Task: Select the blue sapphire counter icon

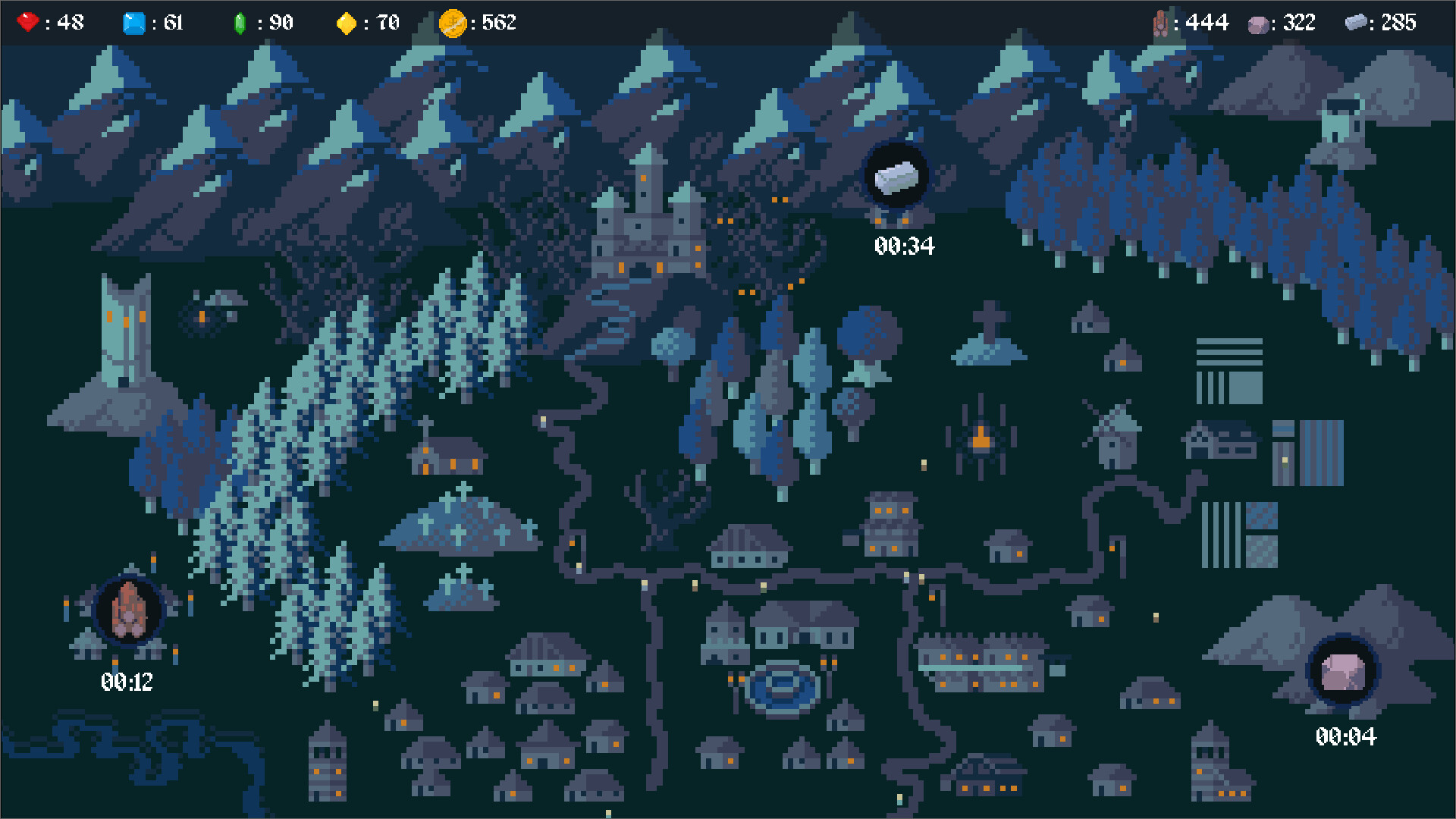Action: coord(135,22)
